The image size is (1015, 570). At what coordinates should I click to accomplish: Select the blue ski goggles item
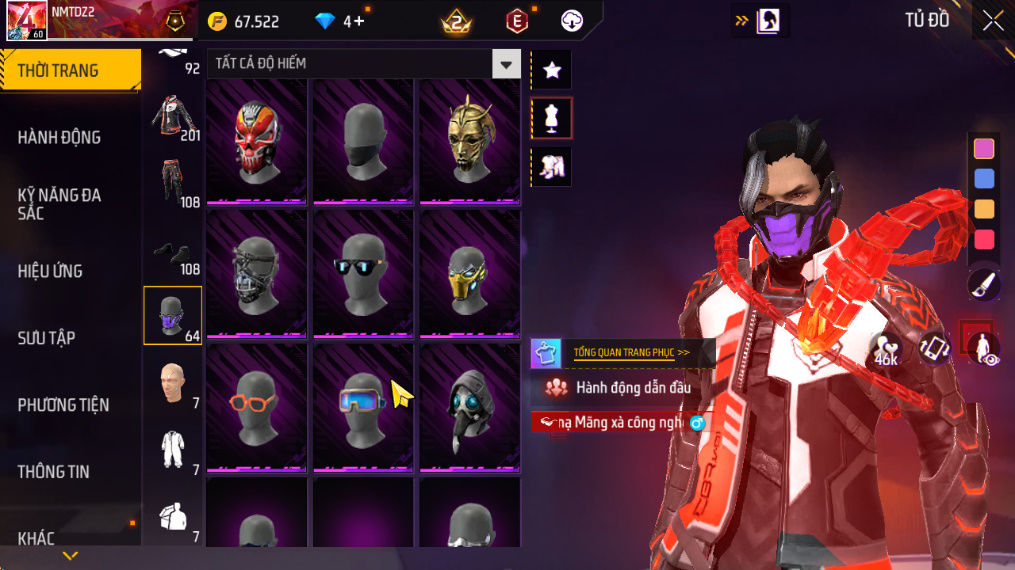pyautogui.click(x=361, y=404)
